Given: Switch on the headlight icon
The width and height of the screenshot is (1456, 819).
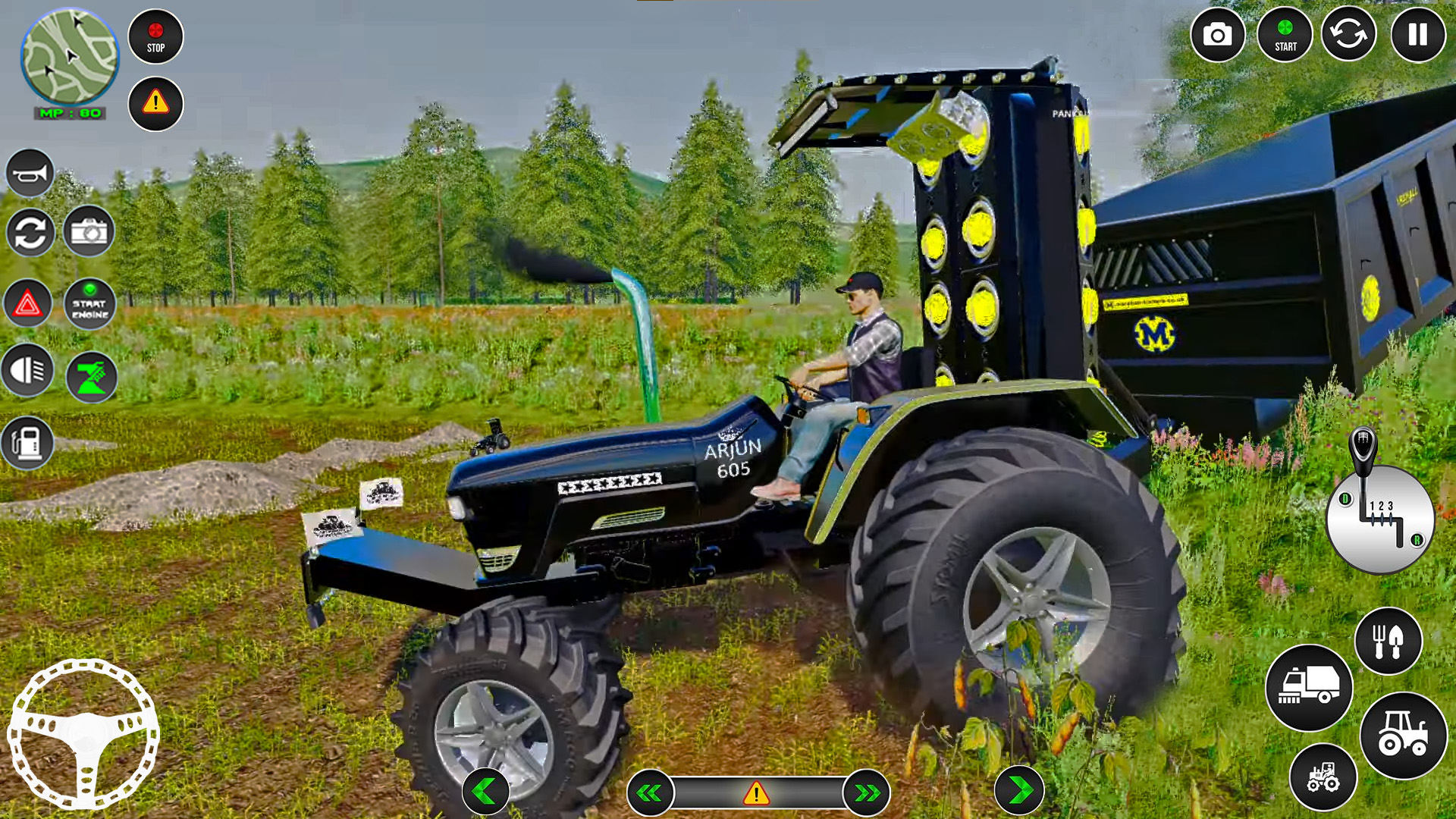Looking at the screenshot, I should 28,371.
